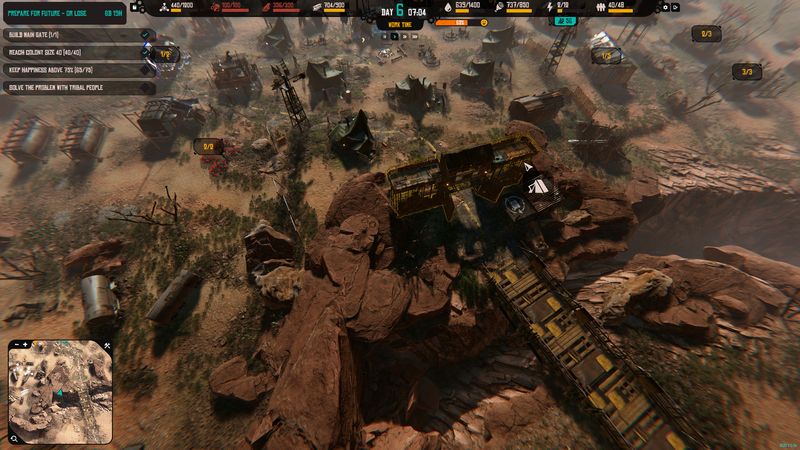The image size is (800, 450).
Task: Select the Keep Happiness Above 75% objective
Action: click(70, 70)
